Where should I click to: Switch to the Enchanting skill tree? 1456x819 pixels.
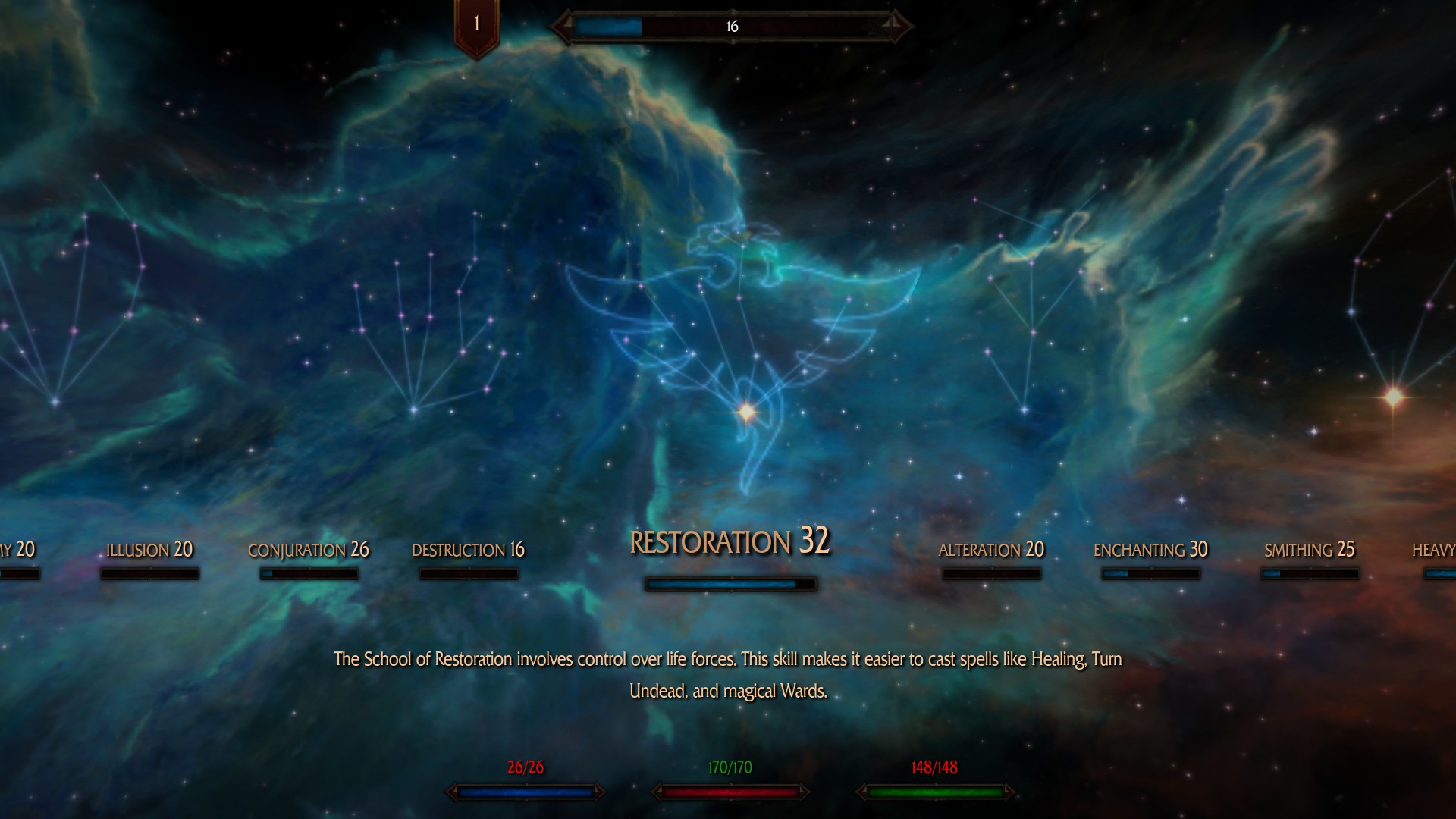[1150, 549]
